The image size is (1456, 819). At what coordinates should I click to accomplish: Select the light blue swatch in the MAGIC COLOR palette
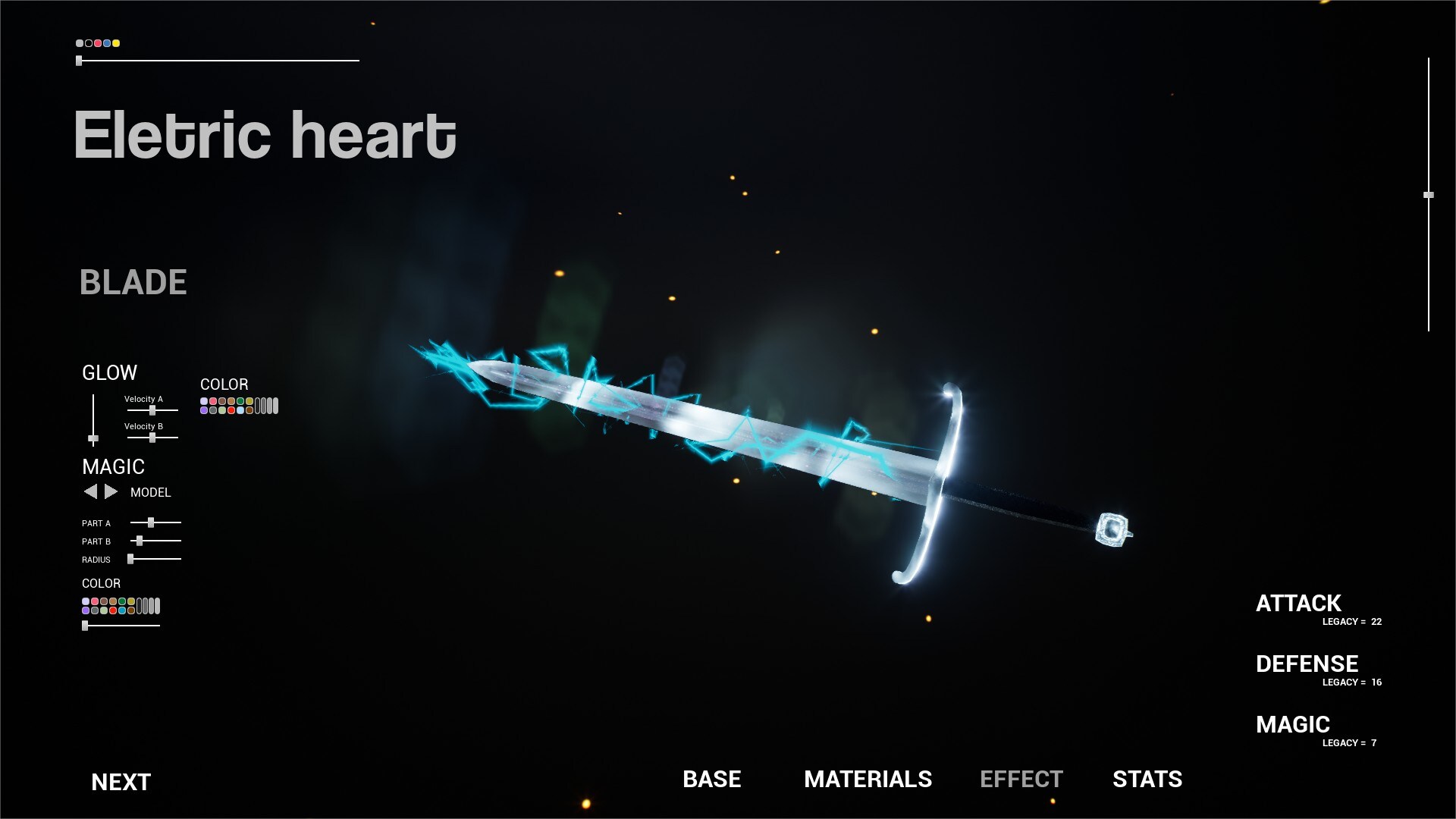click(122, 609)
